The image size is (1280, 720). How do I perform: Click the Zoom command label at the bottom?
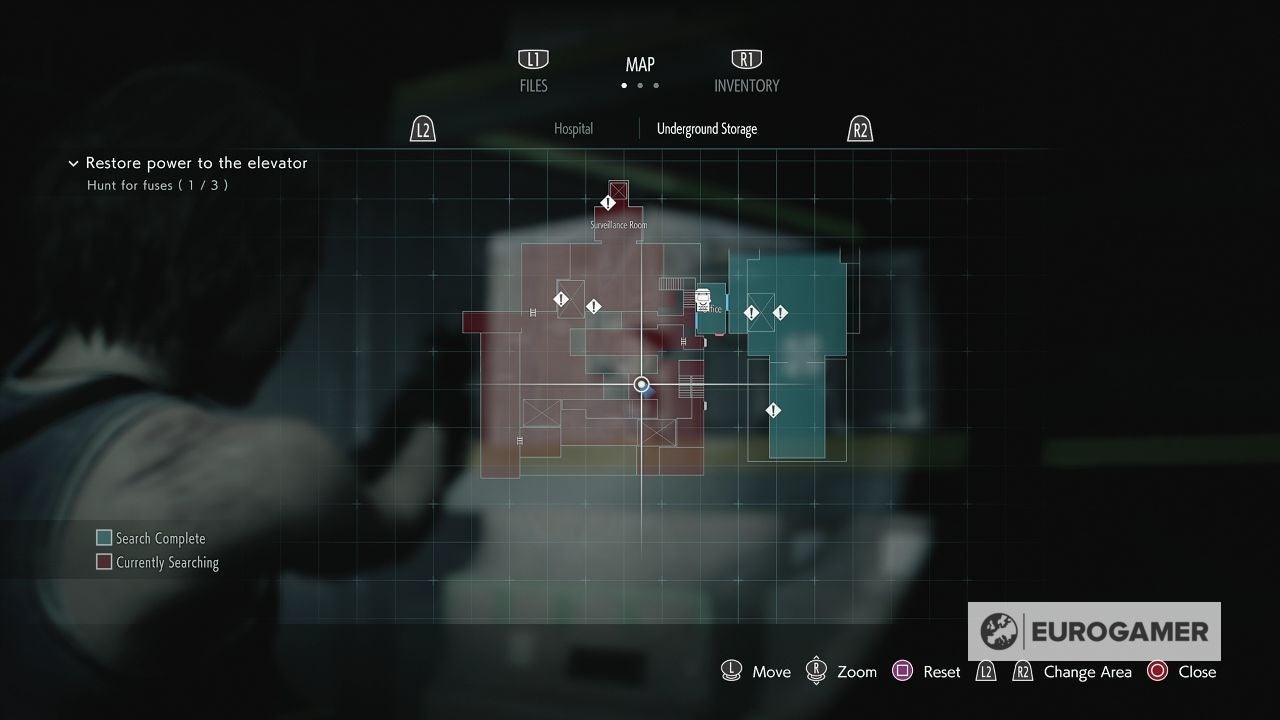click(x=855, y=672)
